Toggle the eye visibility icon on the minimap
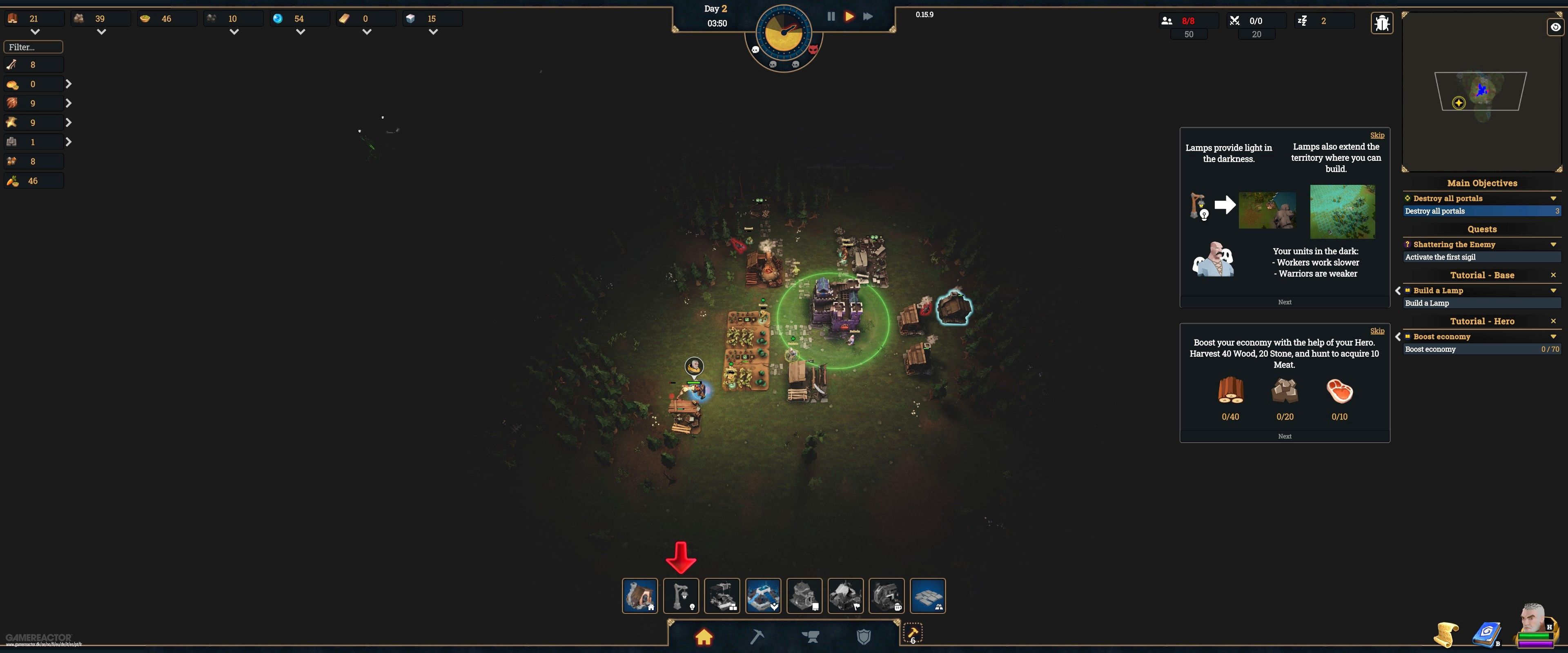This screenshot has width=1568, height=653. coord(1555,27)
